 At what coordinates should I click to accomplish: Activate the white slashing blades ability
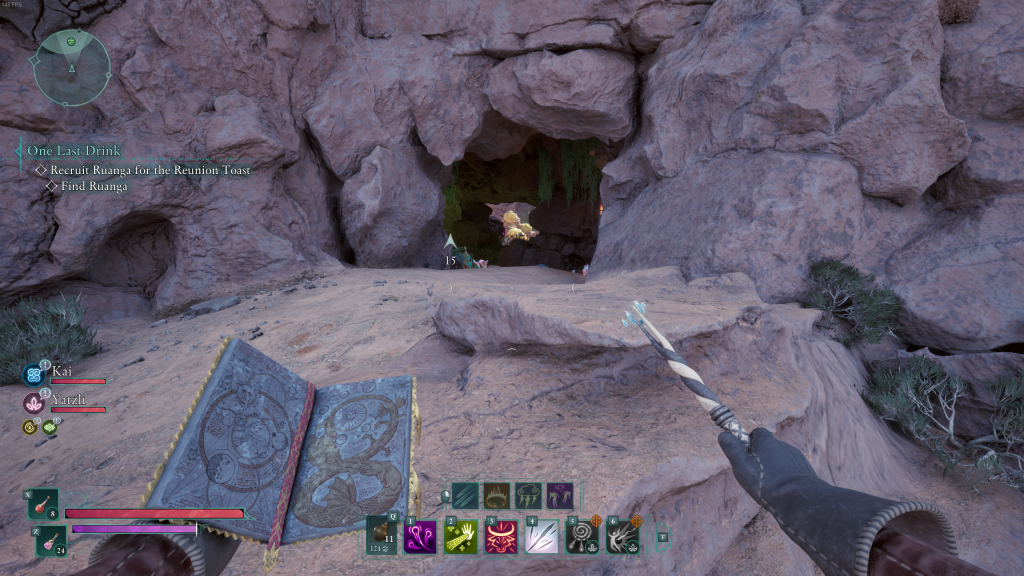(x=541, y=537)
